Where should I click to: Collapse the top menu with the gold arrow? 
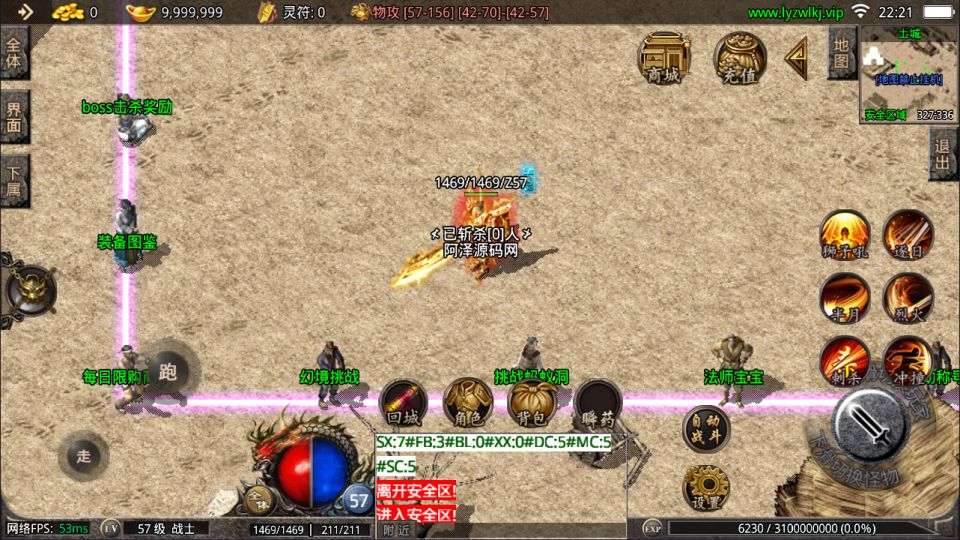[x=797, y=58]
